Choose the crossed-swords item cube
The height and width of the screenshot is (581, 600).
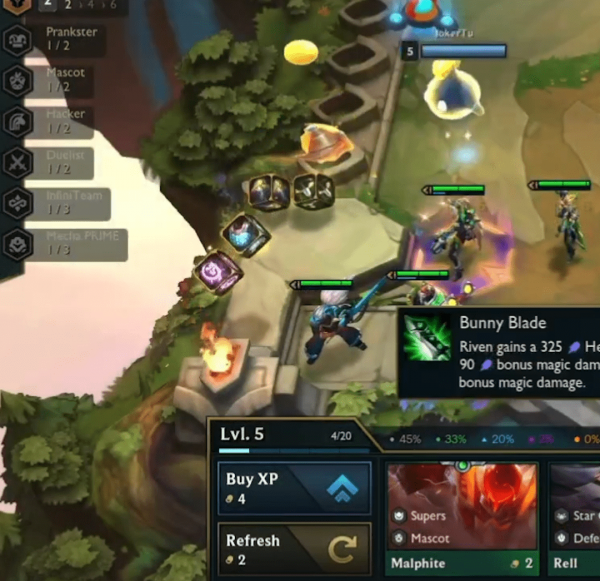314,190
